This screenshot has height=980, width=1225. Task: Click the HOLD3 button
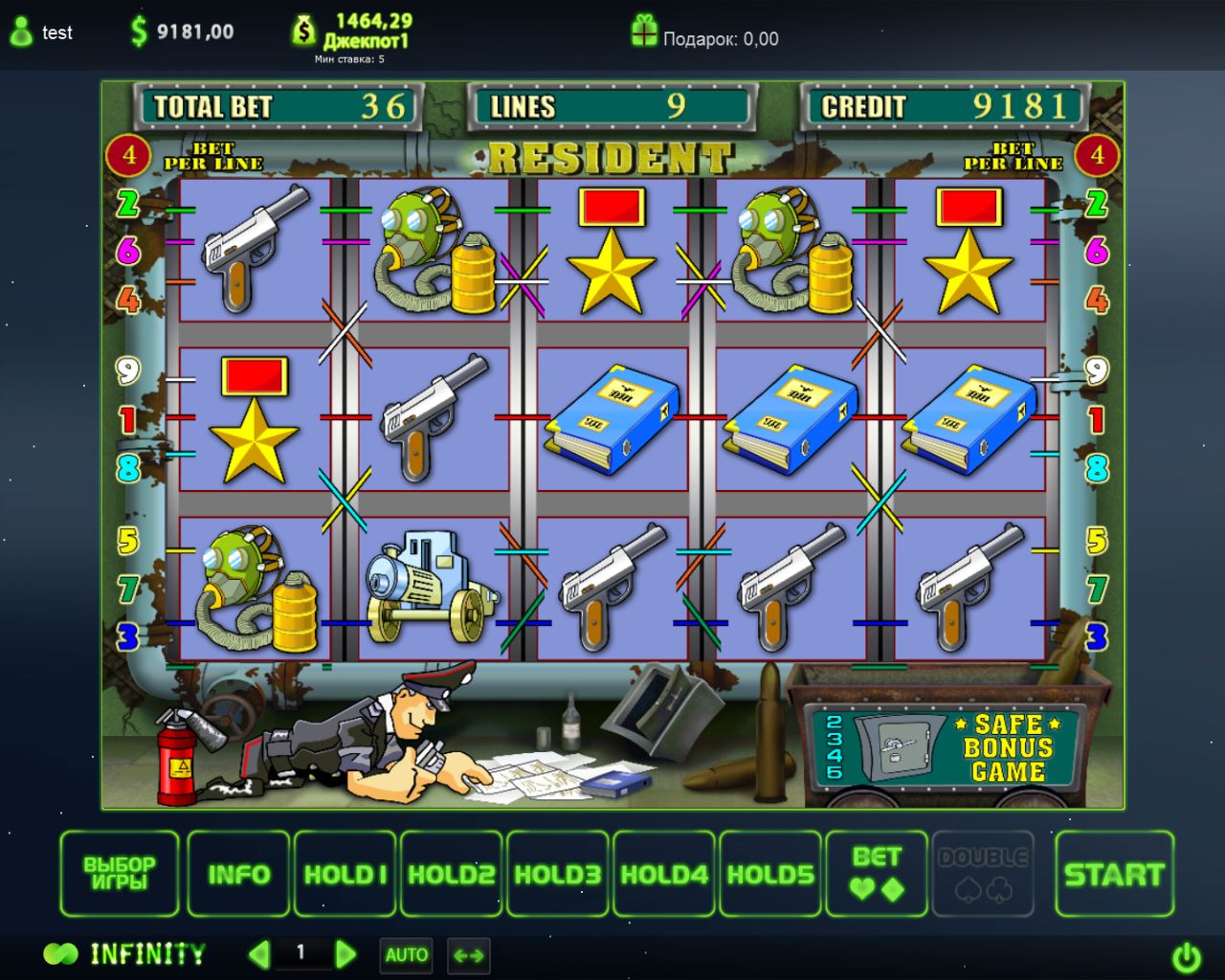coord(558,874)
